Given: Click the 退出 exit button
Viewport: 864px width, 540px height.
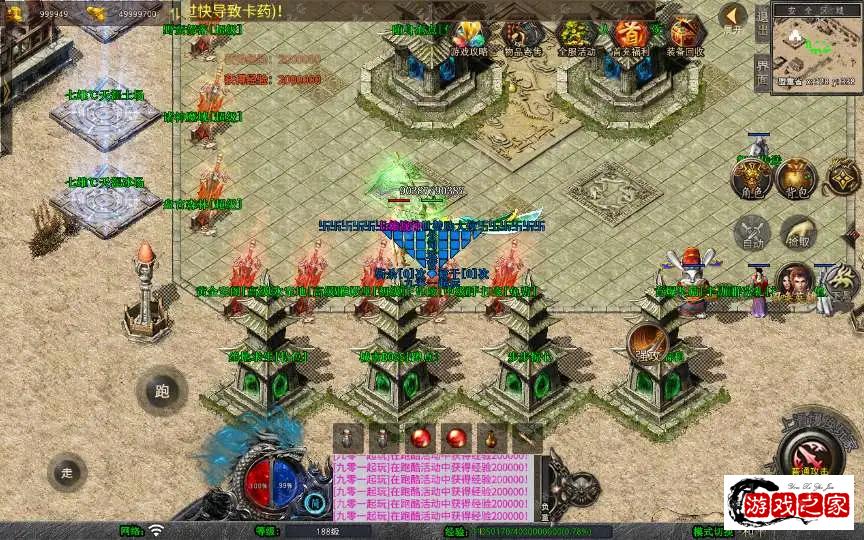Looking at the screenshot, I should coord(762,24).
